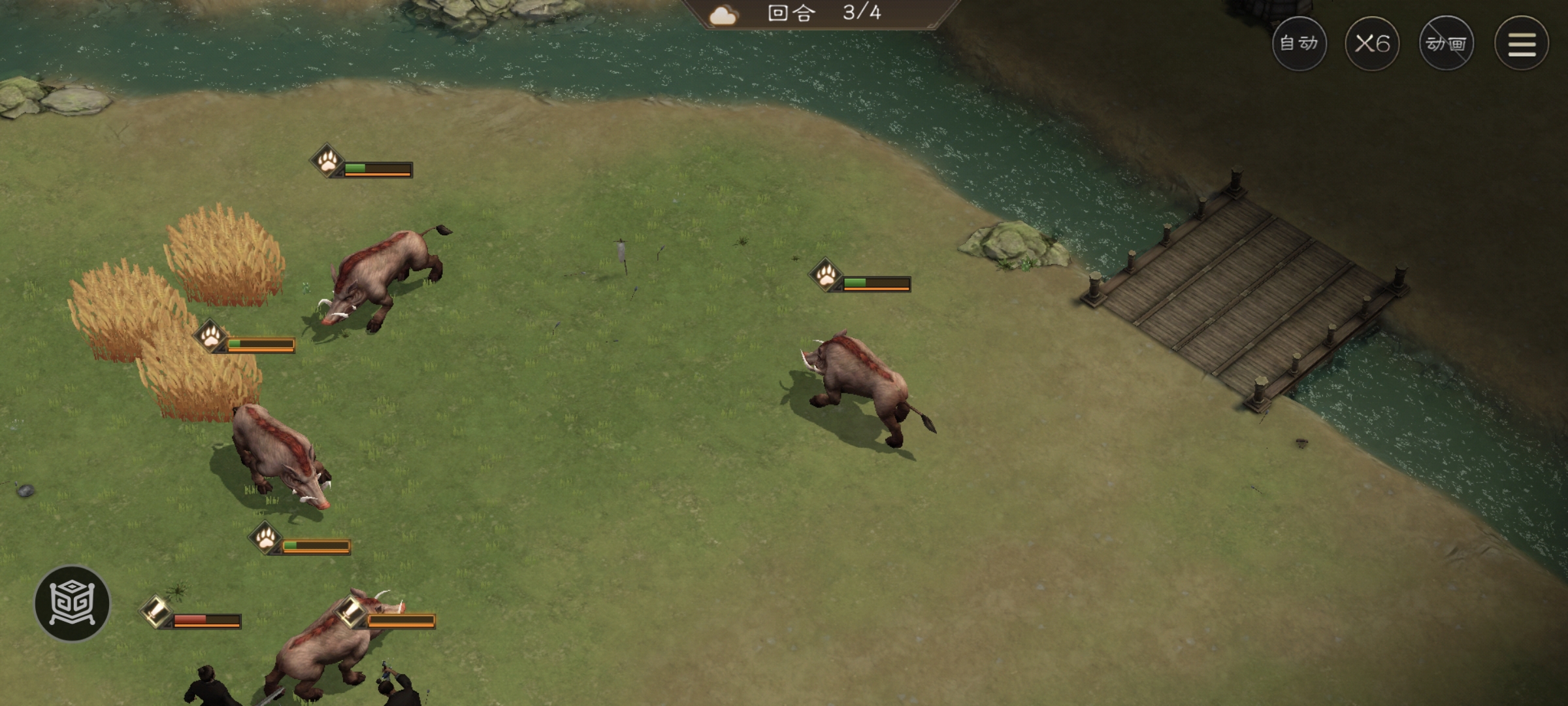Screen dimensions: 1568x706
Task: Toggle the 动画 animation button
Action: point(1446,44)
